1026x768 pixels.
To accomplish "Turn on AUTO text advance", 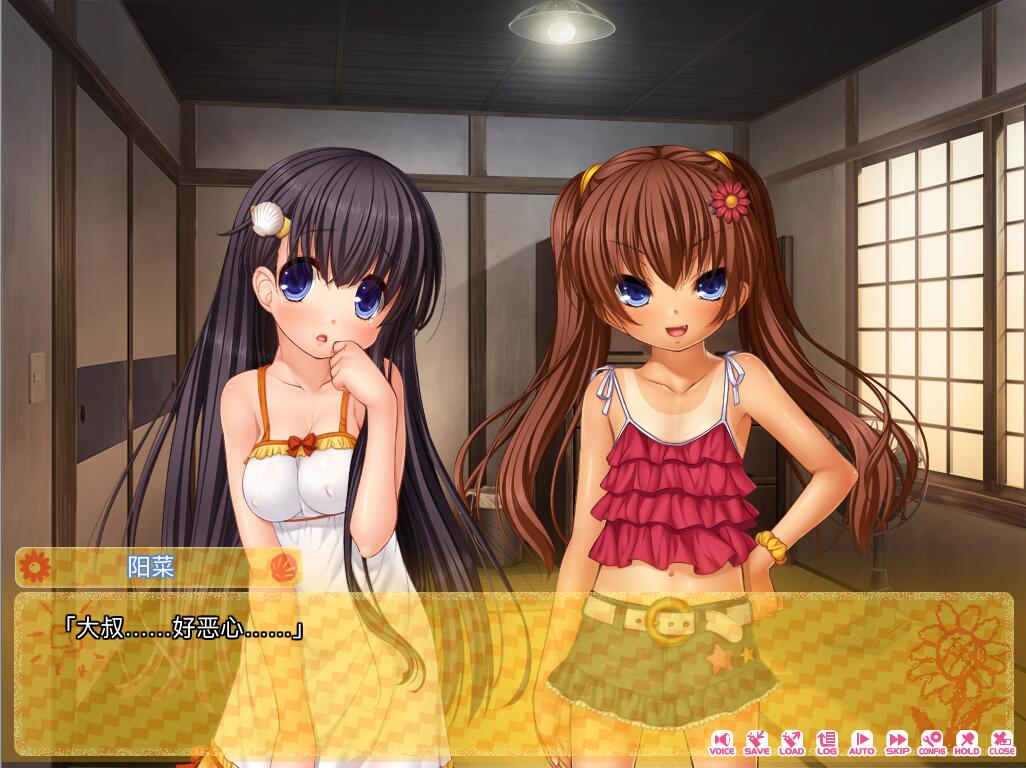I will tap(861, 741).
